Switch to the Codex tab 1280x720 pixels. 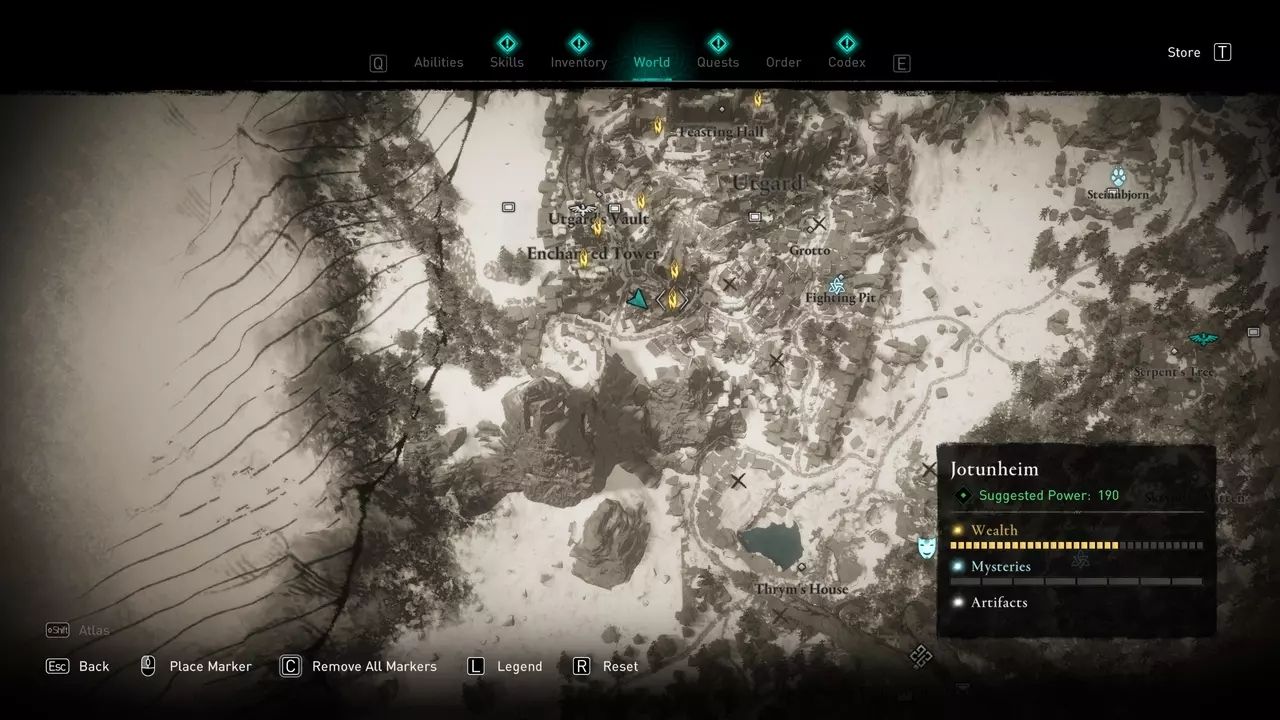tap(846, 62)
